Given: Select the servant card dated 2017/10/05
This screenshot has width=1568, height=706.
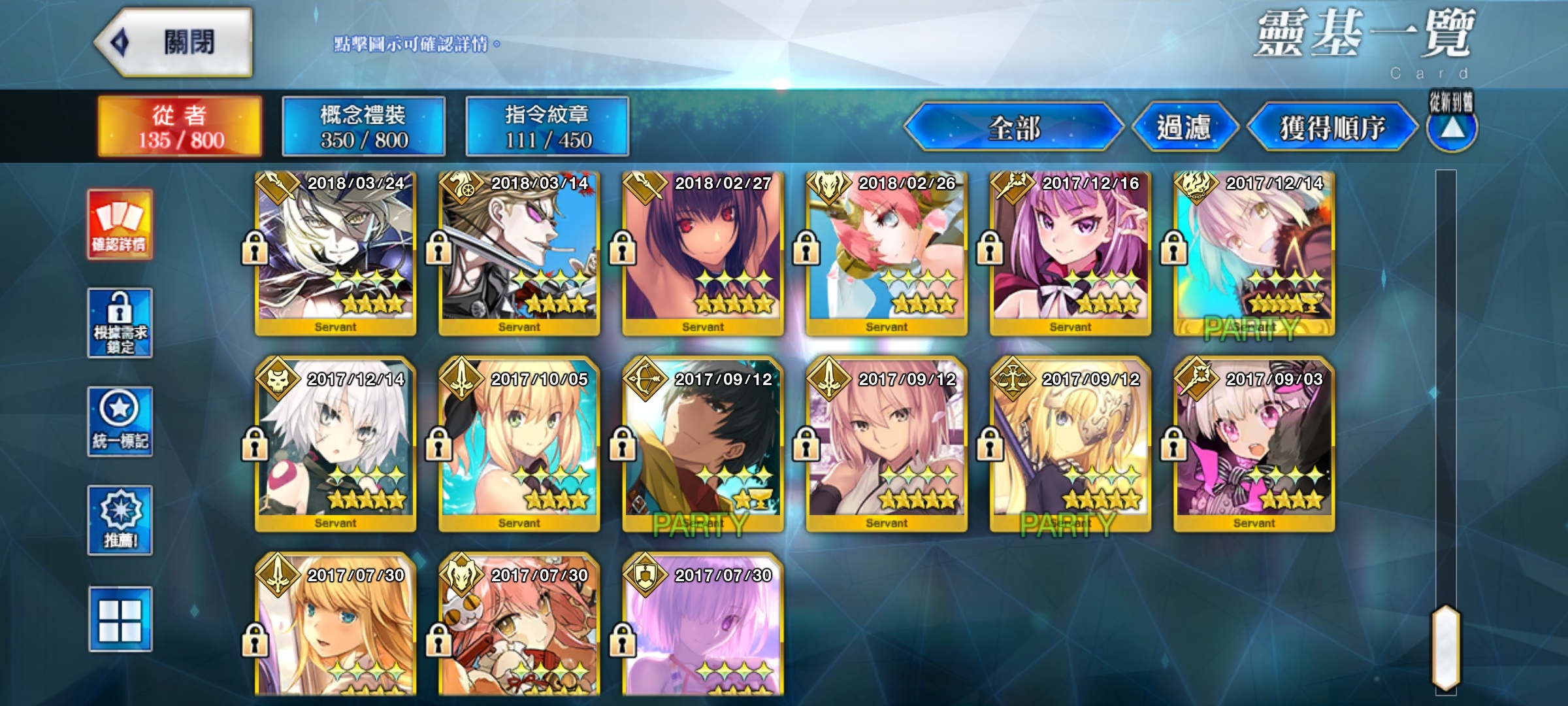Looking at the screenshot, I should [519, 445].
